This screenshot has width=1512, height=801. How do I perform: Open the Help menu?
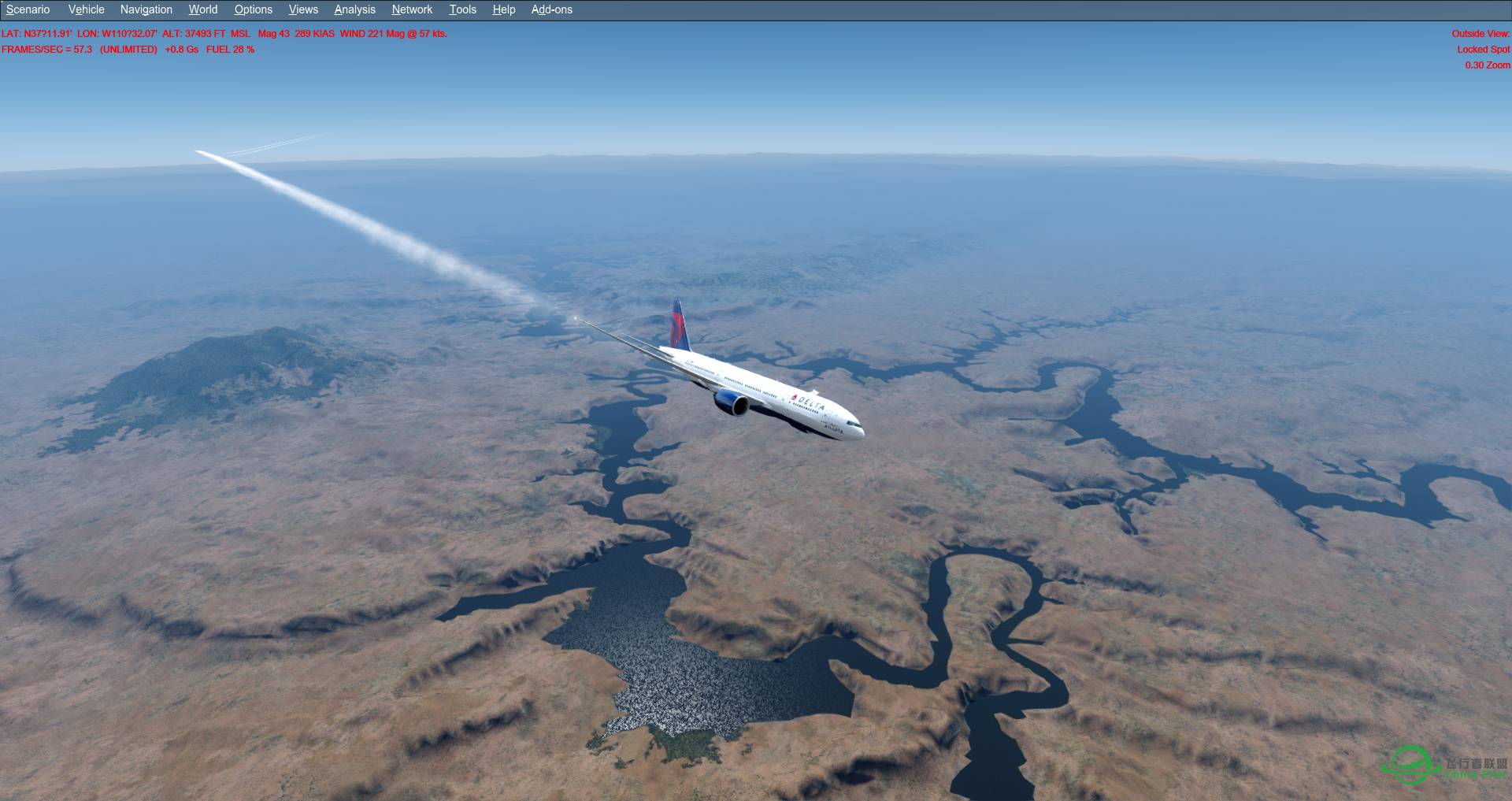503,9
